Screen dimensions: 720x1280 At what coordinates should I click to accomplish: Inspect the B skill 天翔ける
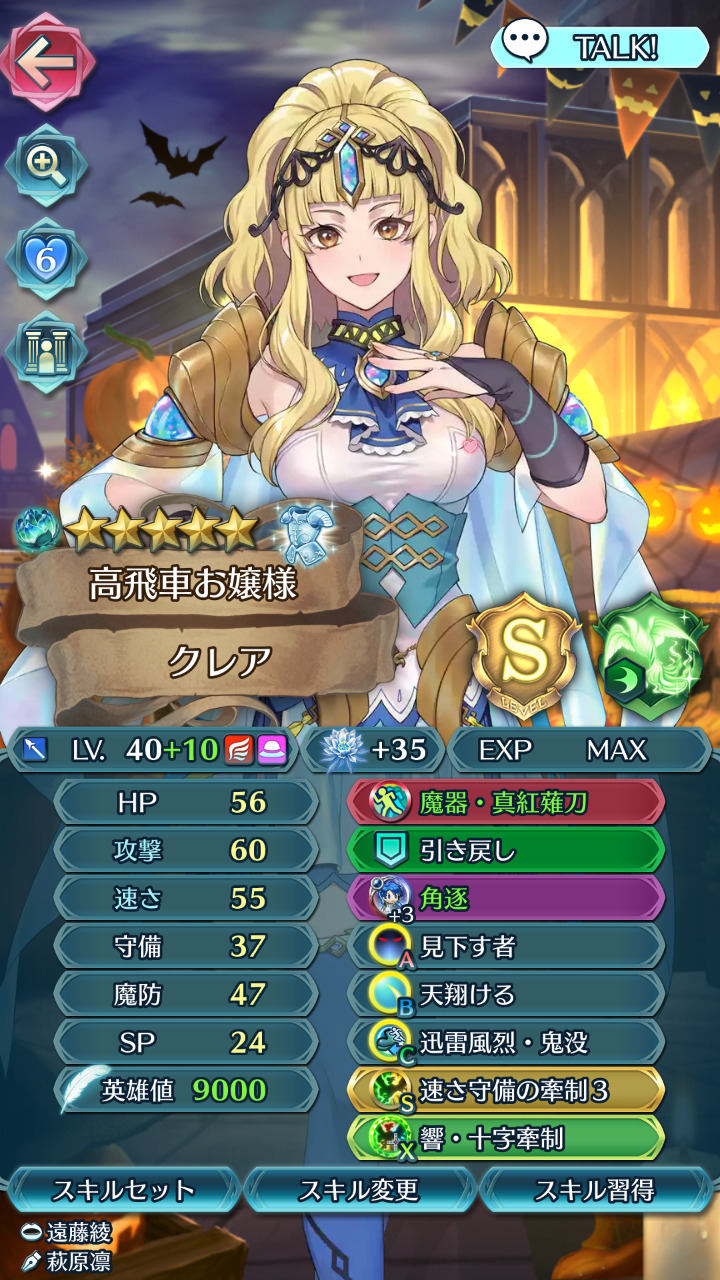click(506, 994)
